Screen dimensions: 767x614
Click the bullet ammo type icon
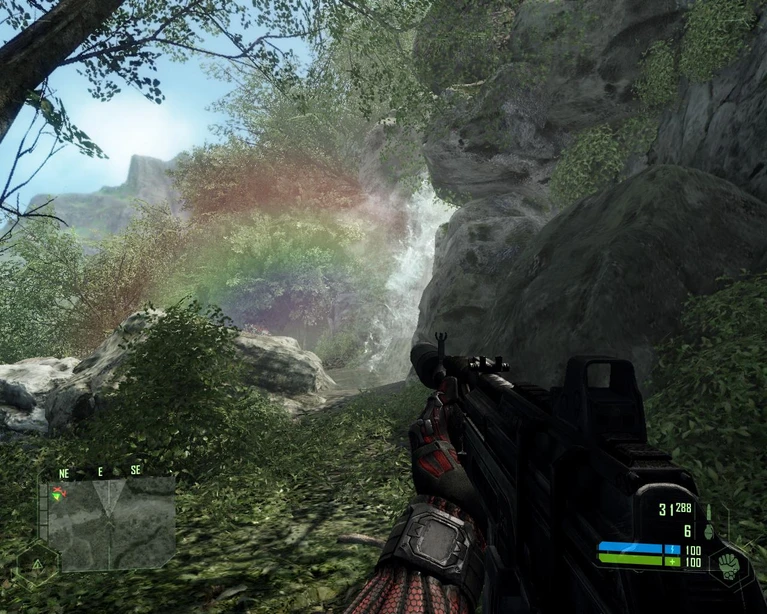(709, 511)
